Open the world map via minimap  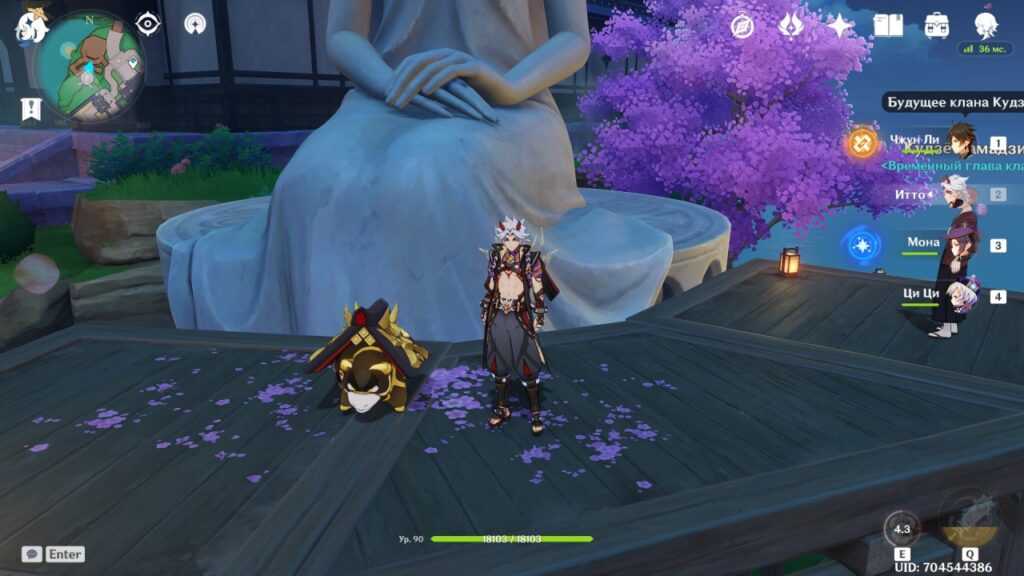88,65
